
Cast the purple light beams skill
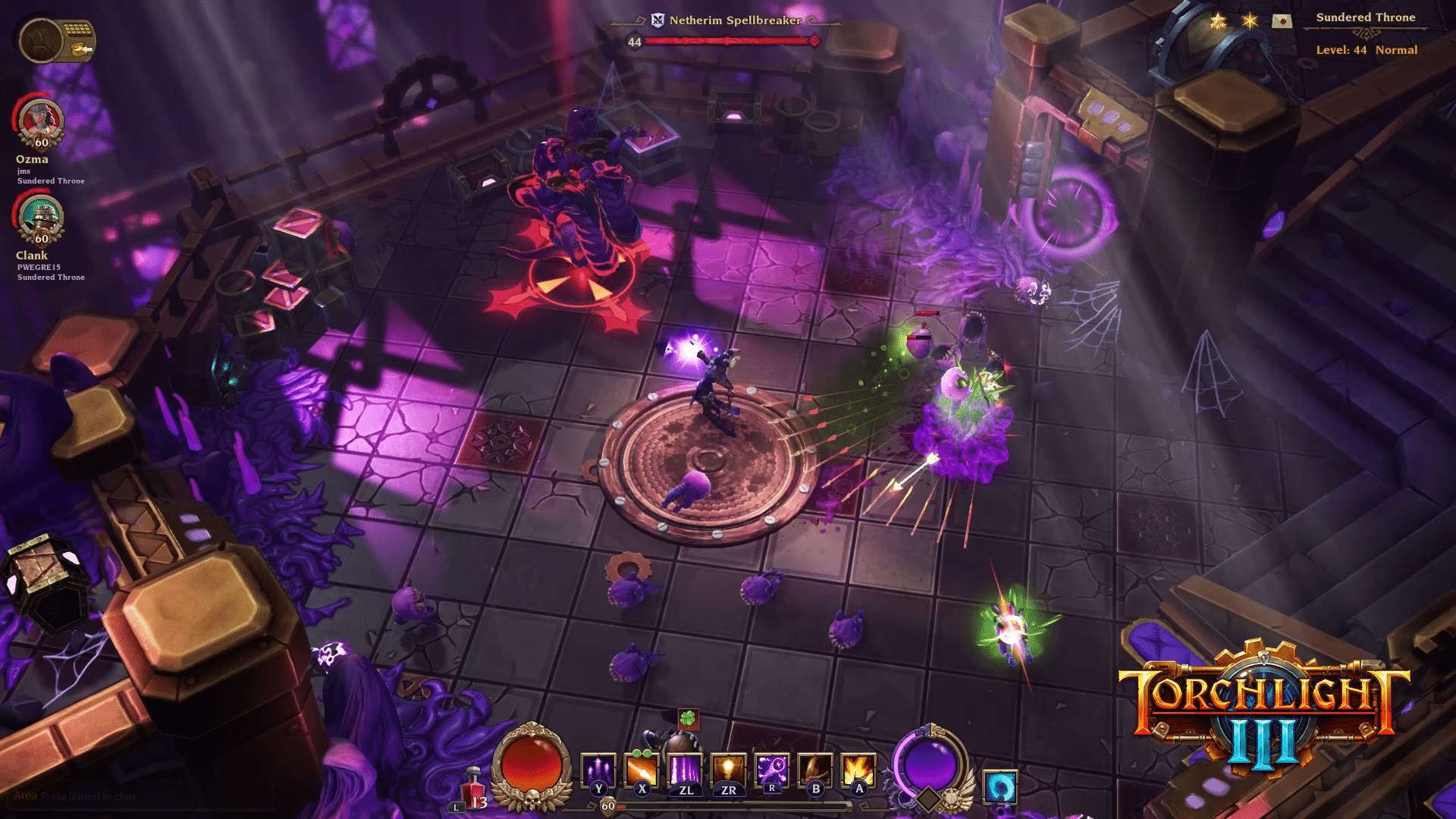(x=685, y=770)
